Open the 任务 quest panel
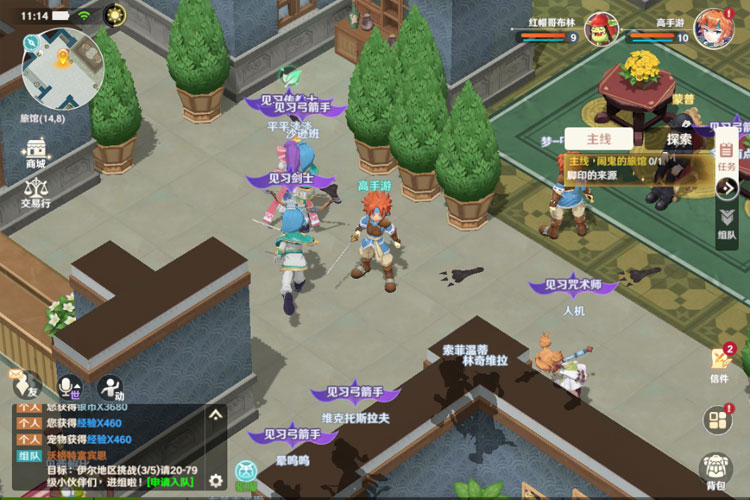 [x=727, y=156]
